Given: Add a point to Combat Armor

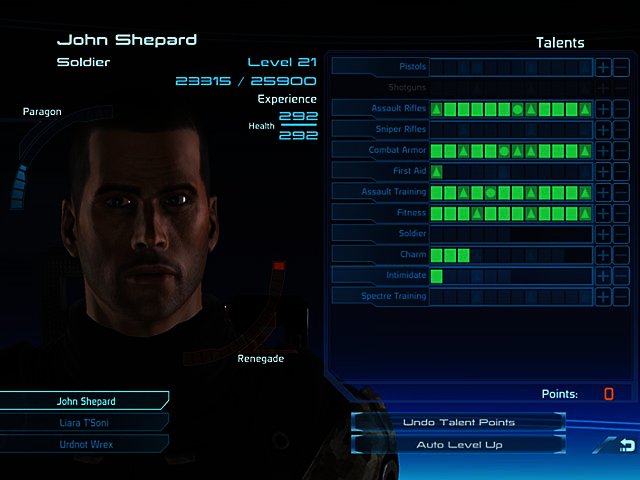Looking at the screenshot, I should point(603,151).
